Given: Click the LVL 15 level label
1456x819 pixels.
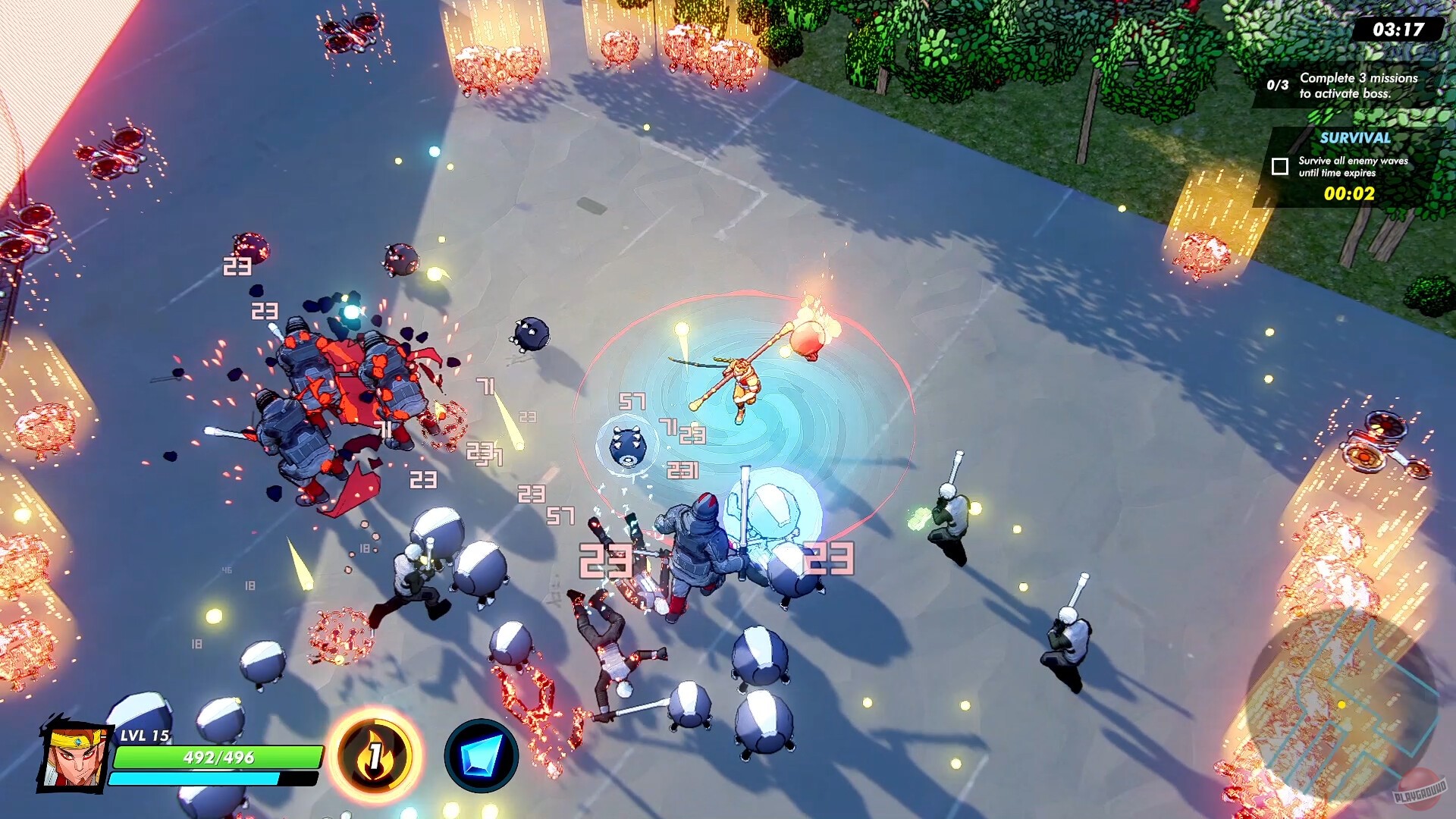Looking at the screenshot, I should pyautogui.click(x=146, y=736).
